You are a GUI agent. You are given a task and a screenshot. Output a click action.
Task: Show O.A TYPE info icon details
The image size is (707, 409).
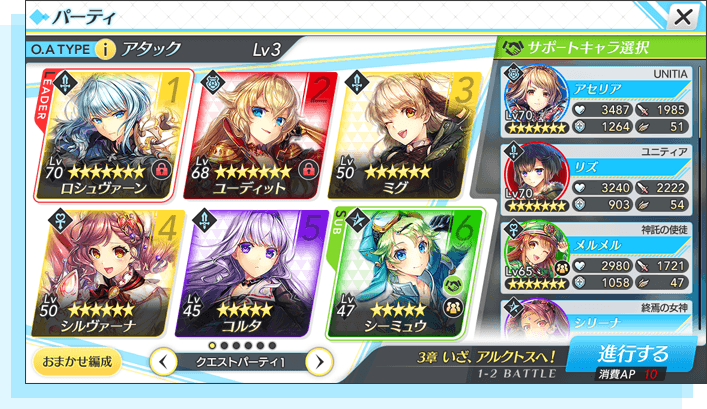(x=105, y=49)
